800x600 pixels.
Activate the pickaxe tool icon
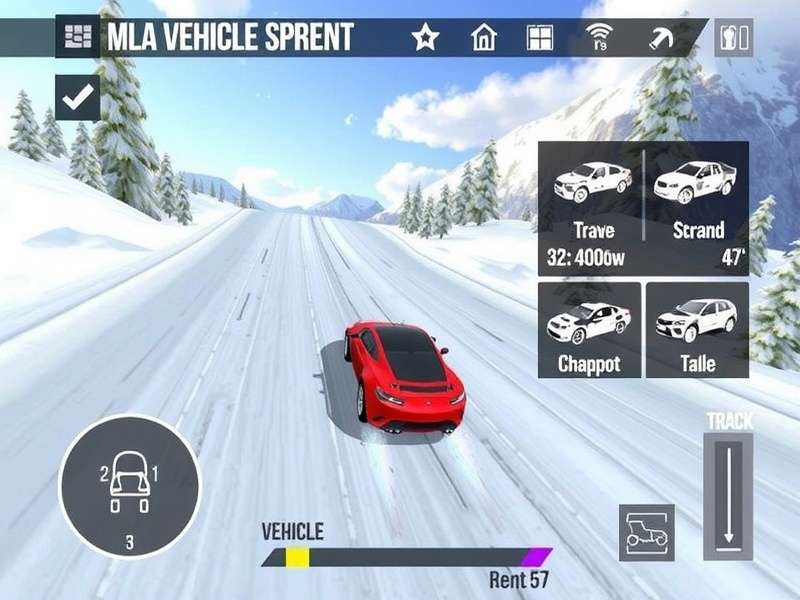(x=662, y=38)
